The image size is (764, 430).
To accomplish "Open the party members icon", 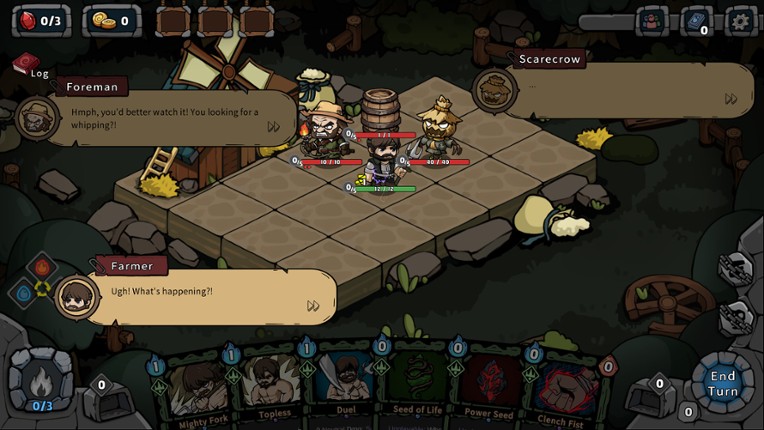I will 653,20.
